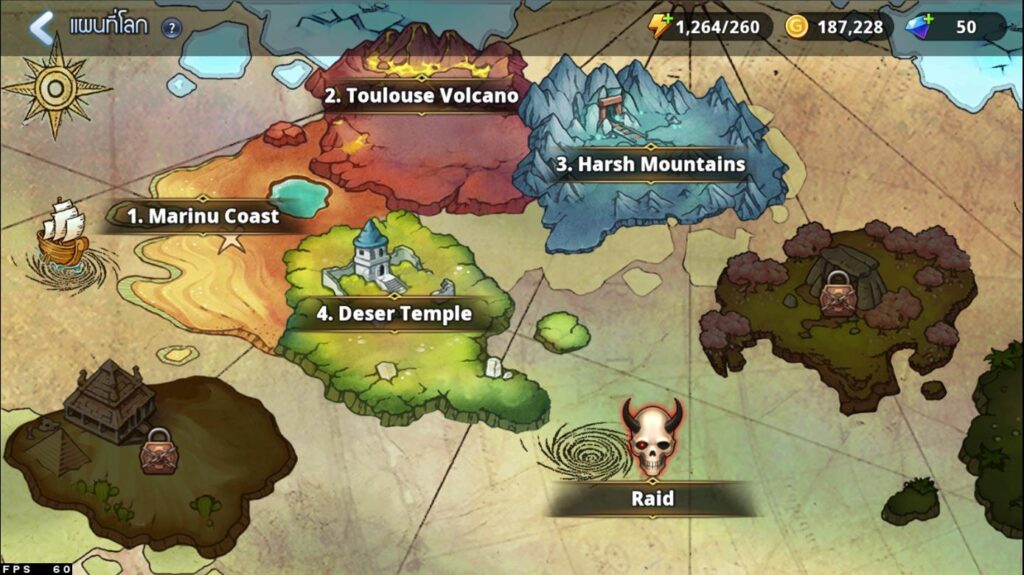The height and width of the screenshot is (575, 1024).
Task: Choose the Harsh Mountains region
Action: (650, 164)
